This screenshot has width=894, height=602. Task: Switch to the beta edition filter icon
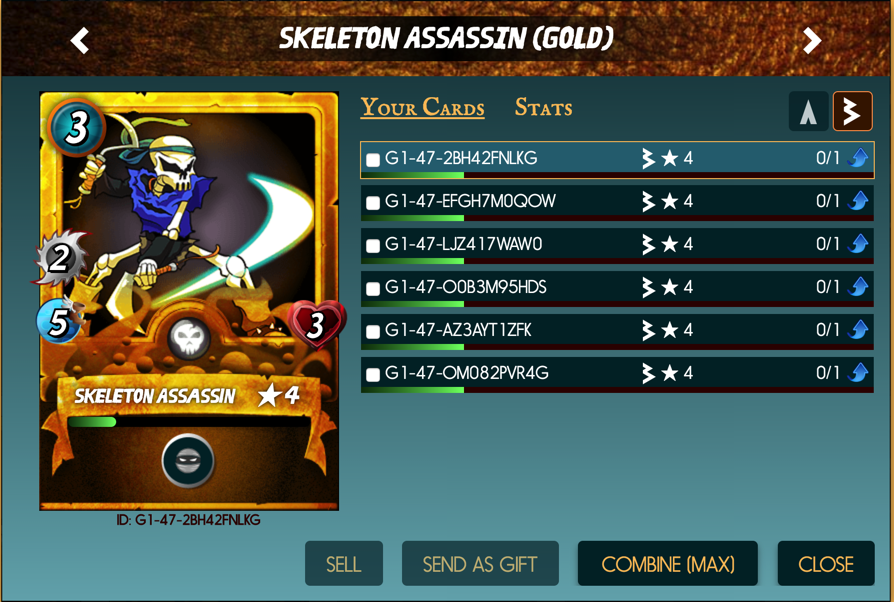tap(853, 112)
